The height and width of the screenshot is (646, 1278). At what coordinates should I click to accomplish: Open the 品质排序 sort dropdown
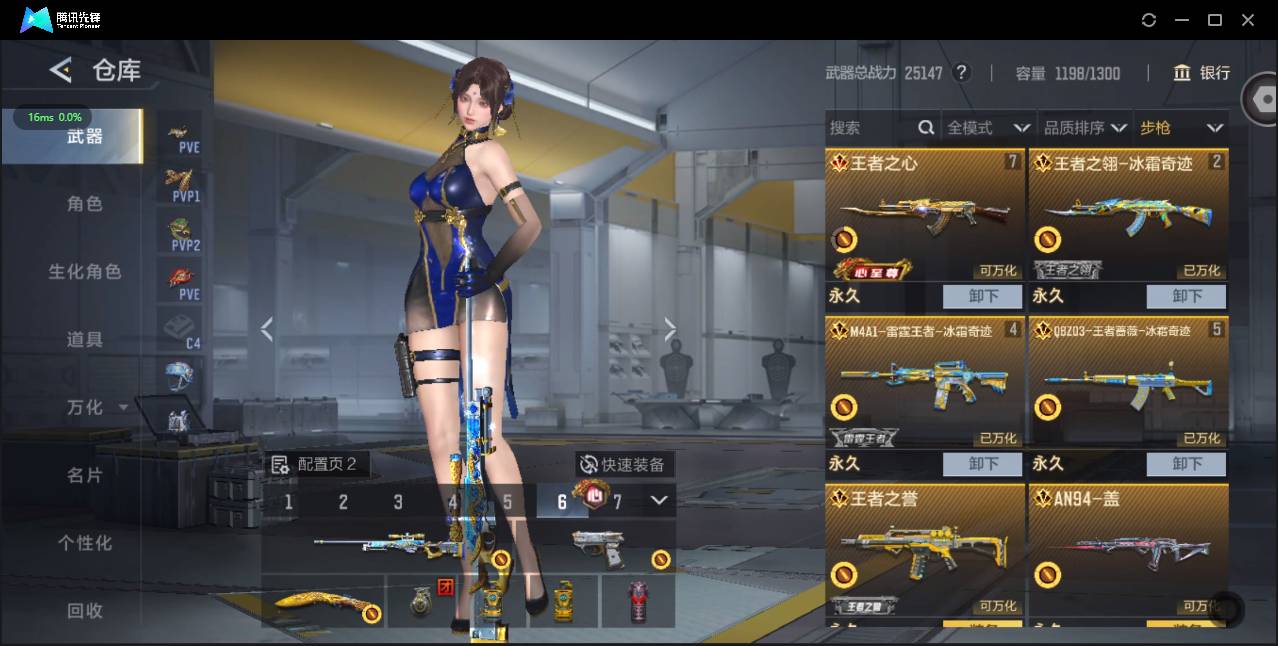pyautogui.click(x=1085, y=128)
